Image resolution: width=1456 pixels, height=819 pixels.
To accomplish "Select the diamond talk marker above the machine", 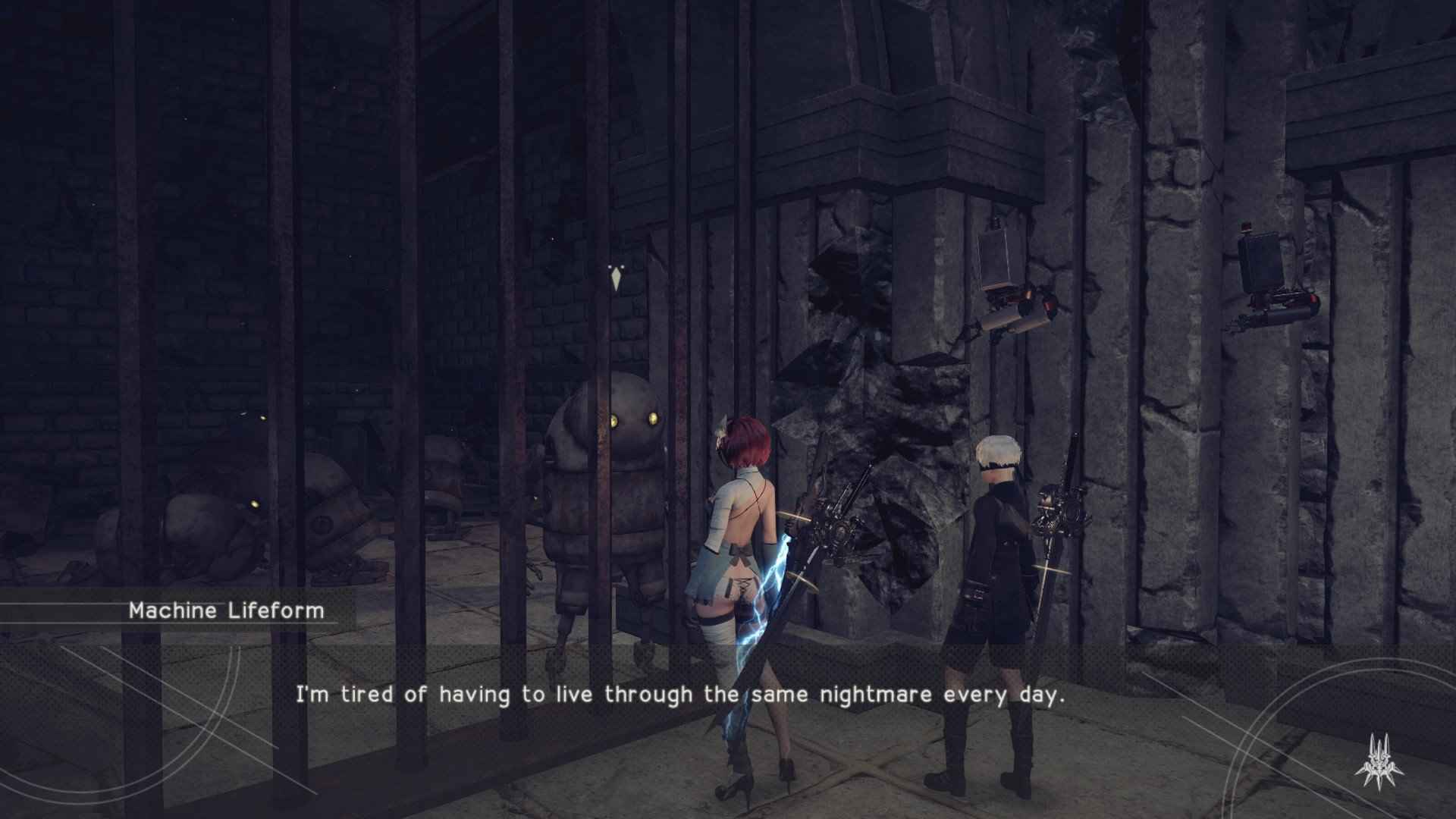I will click(x=616, y=279).
